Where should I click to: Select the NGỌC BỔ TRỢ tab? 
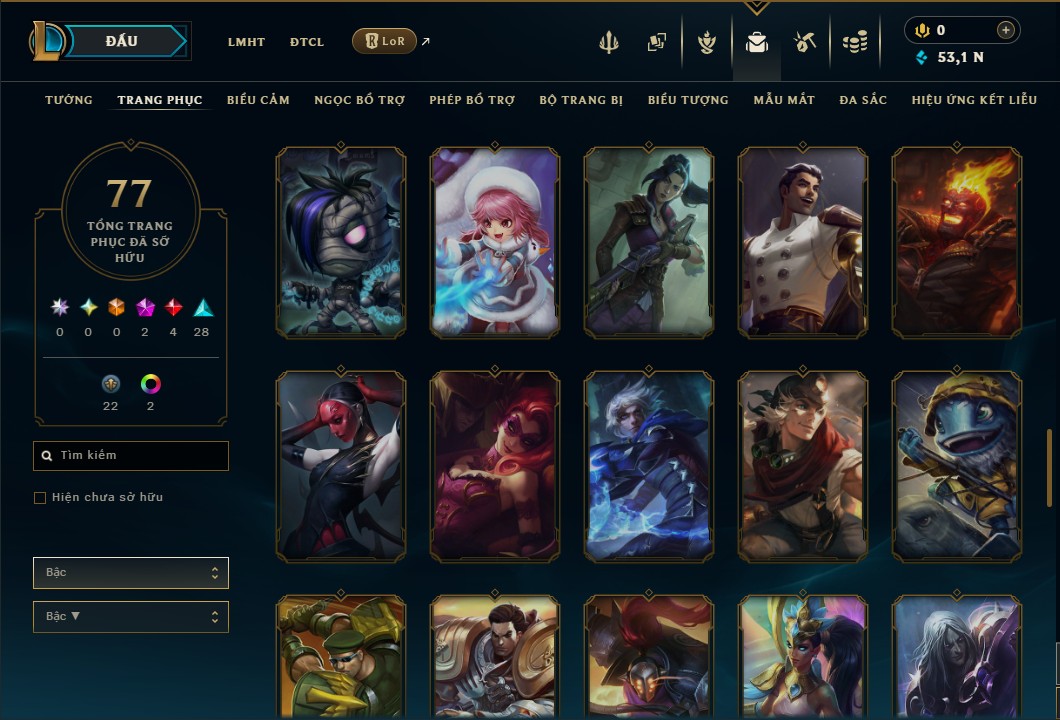pyautogui.click(x=359, y=100)
